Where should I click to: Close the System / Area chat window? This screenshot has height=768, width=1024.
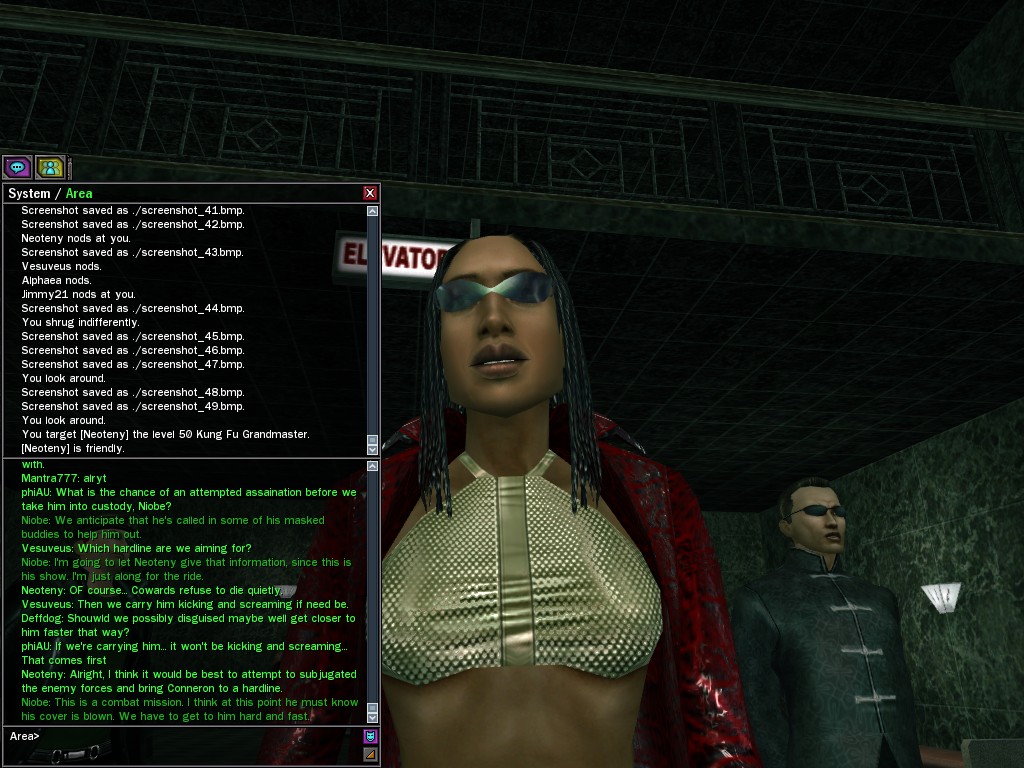tap(370, 193)
